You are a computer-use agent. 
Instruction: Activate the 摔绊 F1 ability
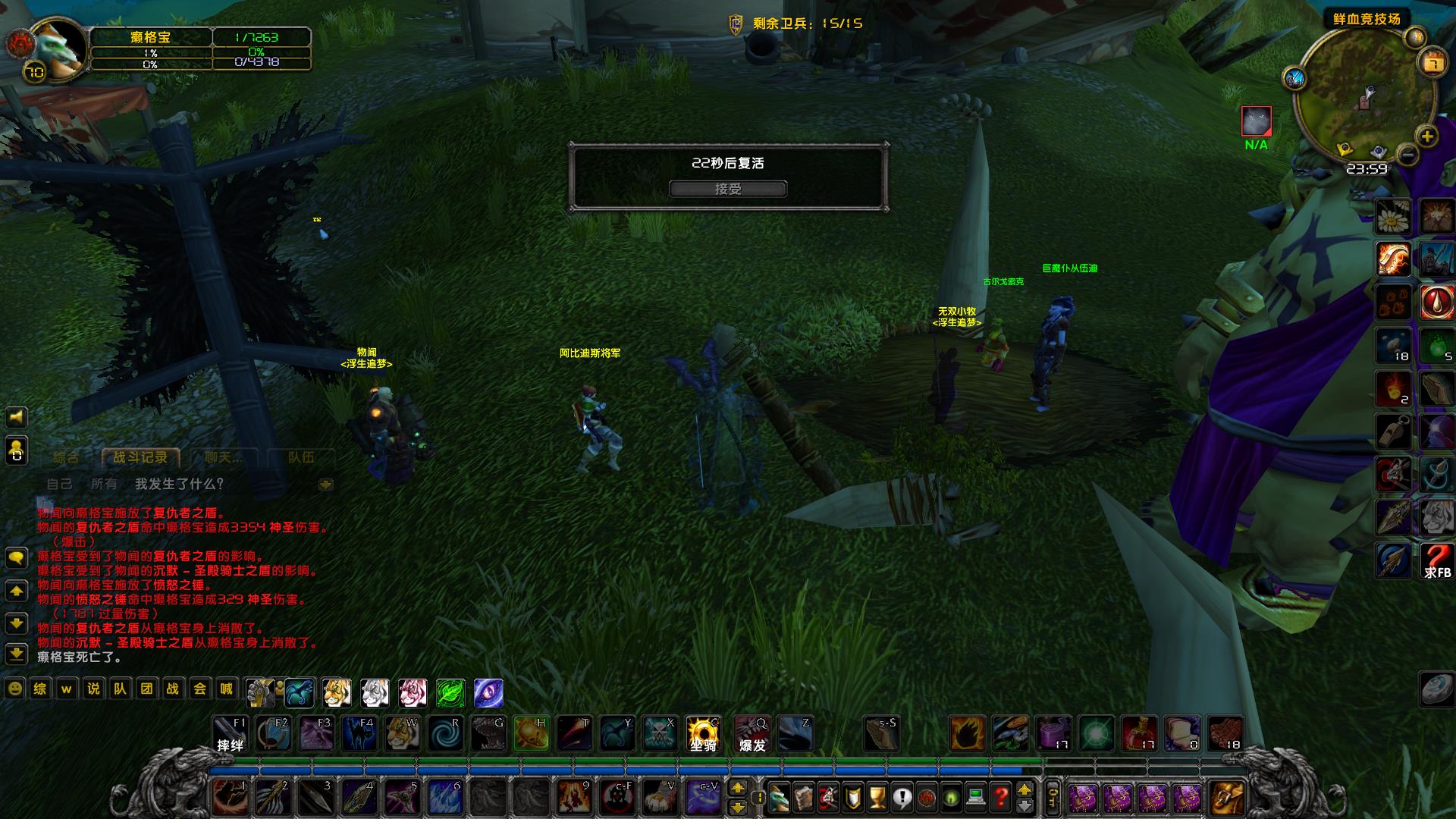(230, 734)
